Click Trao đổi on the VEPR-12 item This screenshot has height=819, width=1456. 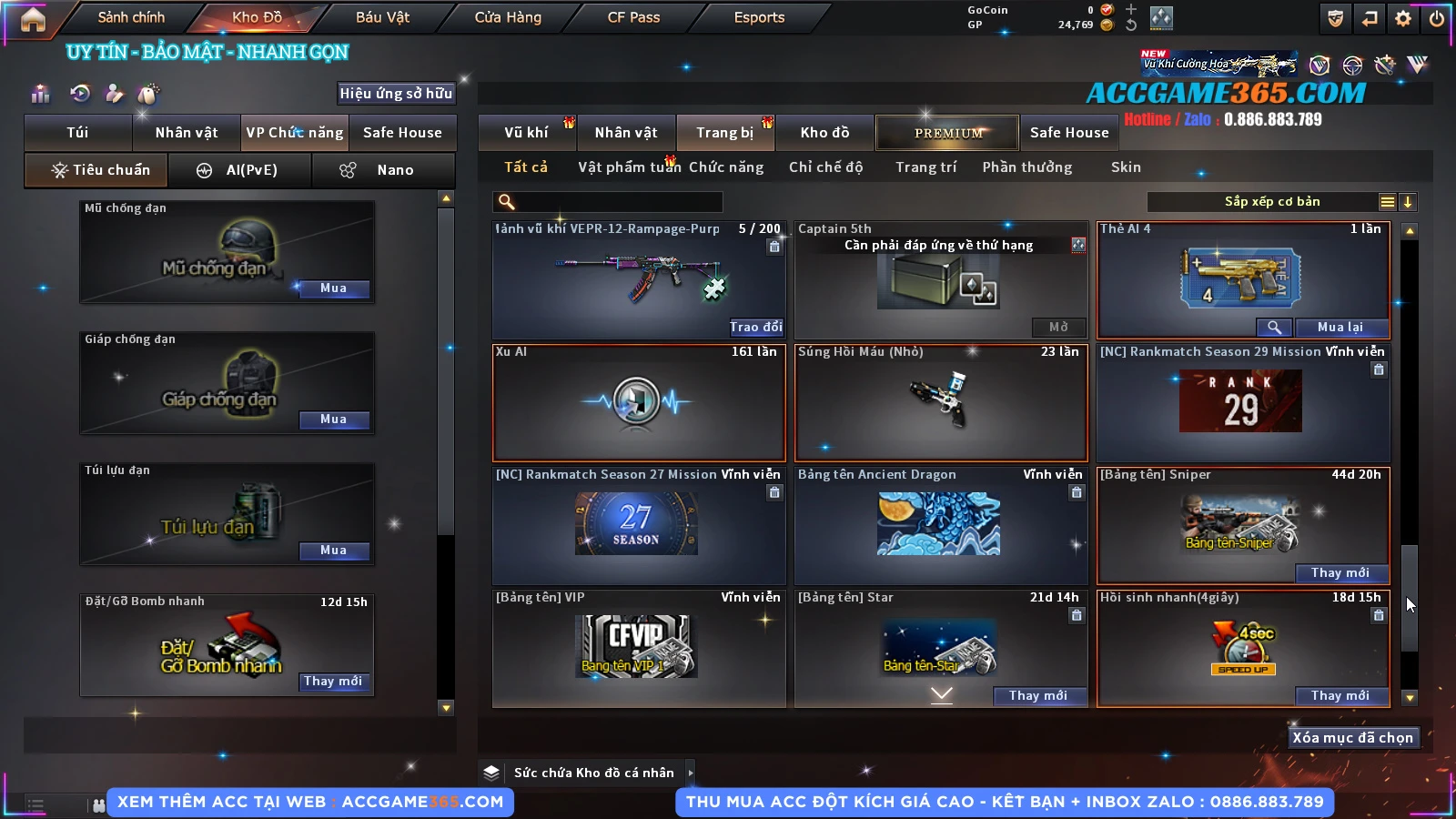[755, 327]
